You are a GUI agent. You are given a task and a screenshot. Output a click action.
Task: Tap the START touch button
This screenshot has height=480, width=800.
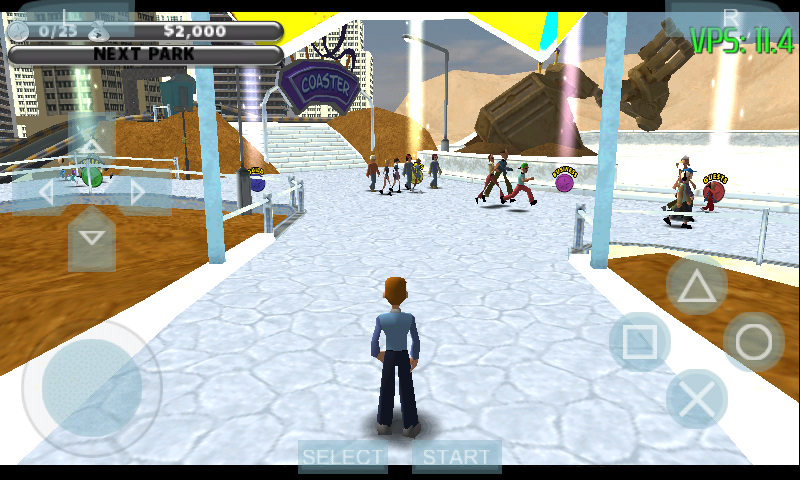click(457, 457)
